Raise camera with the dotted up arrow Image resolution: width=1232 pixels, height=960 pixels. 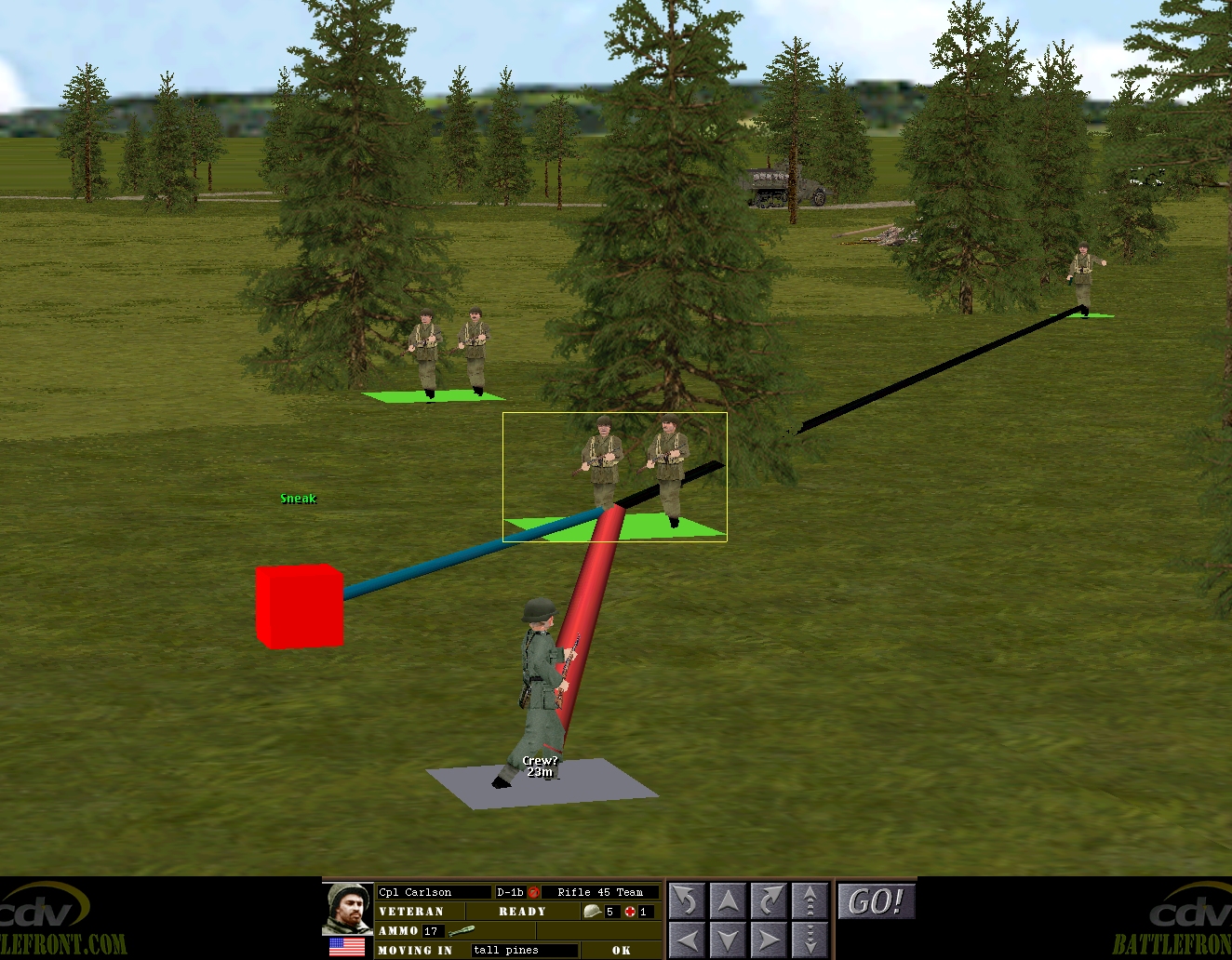coord(810,901)
